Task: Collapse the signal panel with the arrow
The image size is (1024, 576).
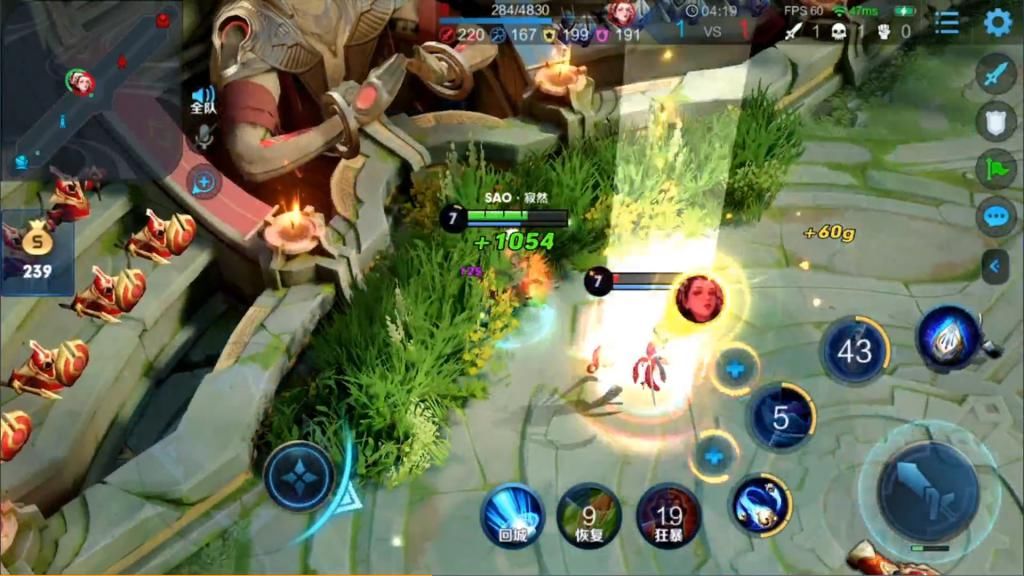Action: pos(995,266)
